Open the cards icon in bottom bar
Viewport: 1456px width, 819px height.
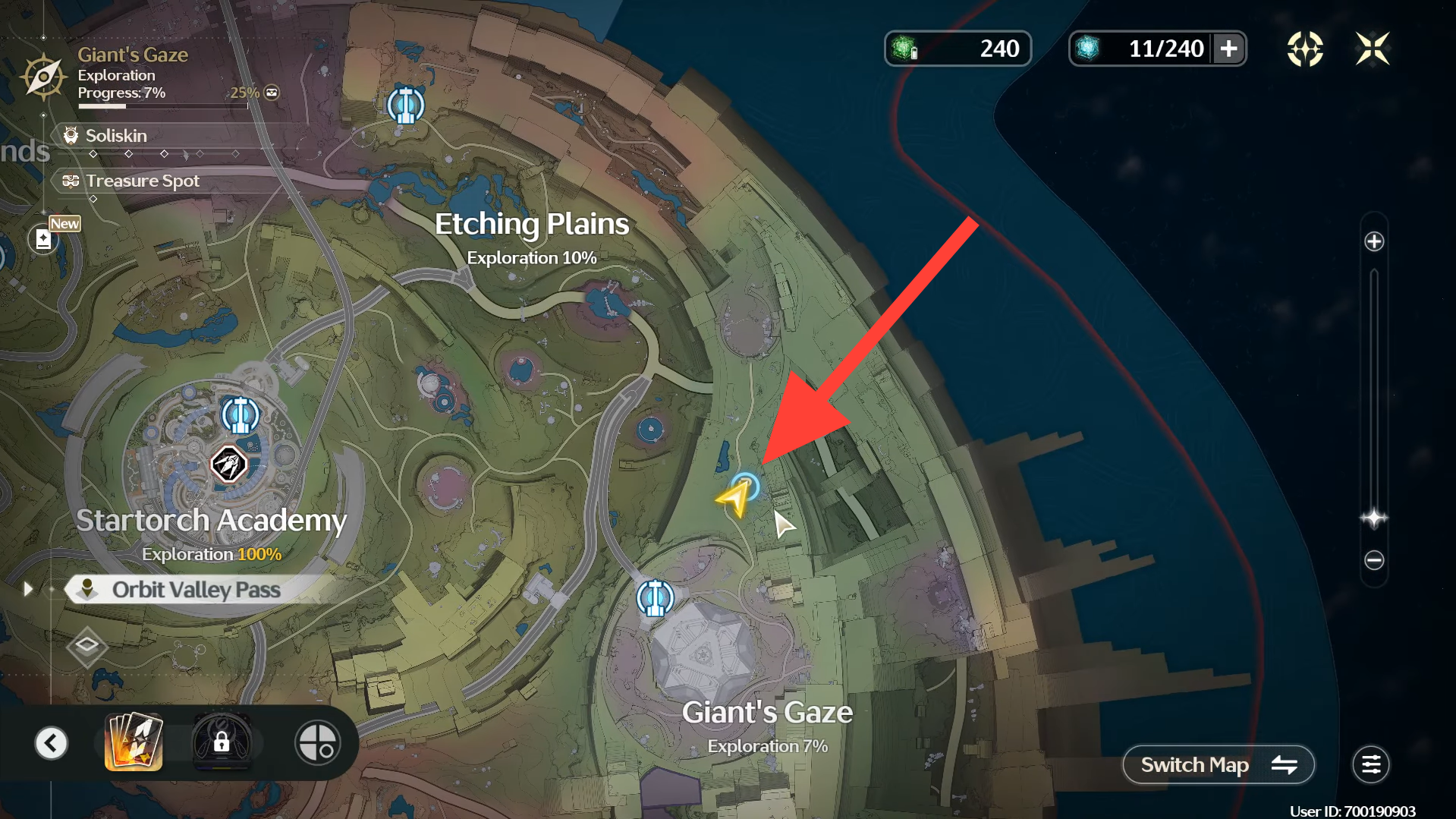(134, 742)
